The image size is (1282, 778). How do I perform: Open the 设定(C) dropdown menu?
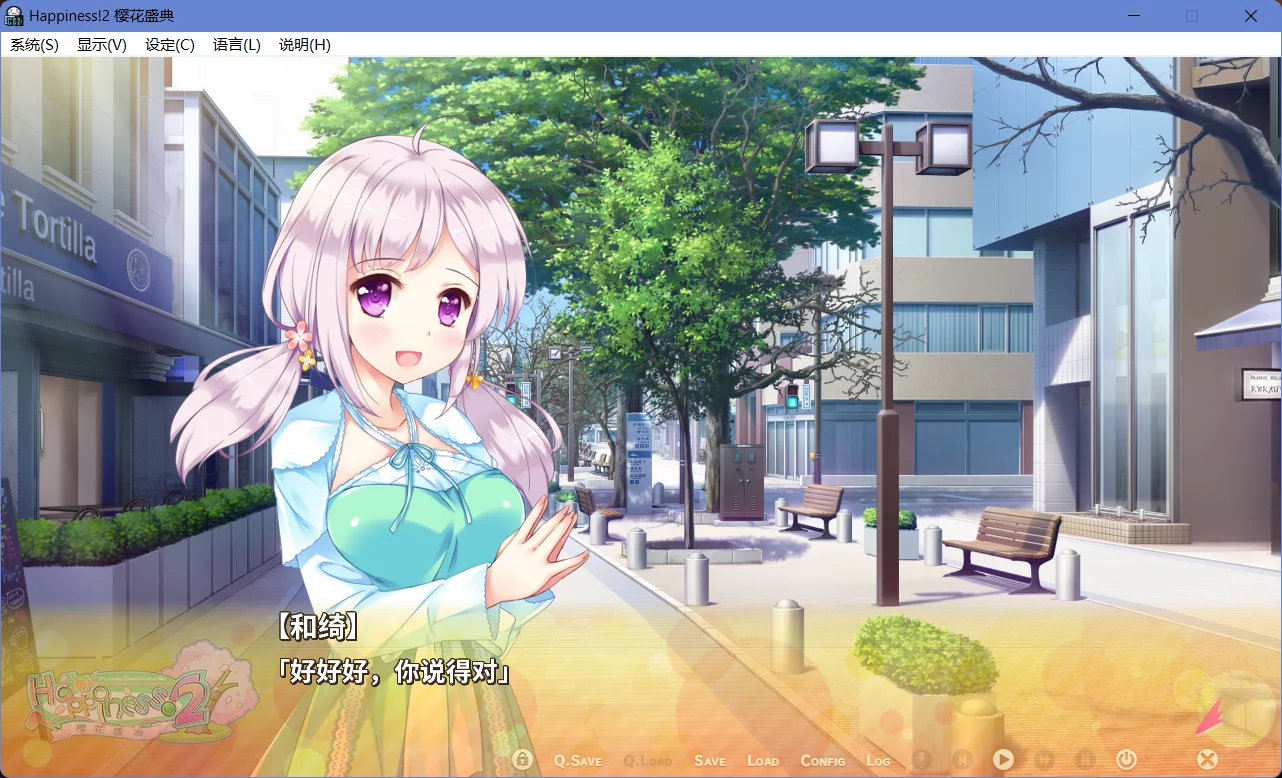click(x=168, y=44)
